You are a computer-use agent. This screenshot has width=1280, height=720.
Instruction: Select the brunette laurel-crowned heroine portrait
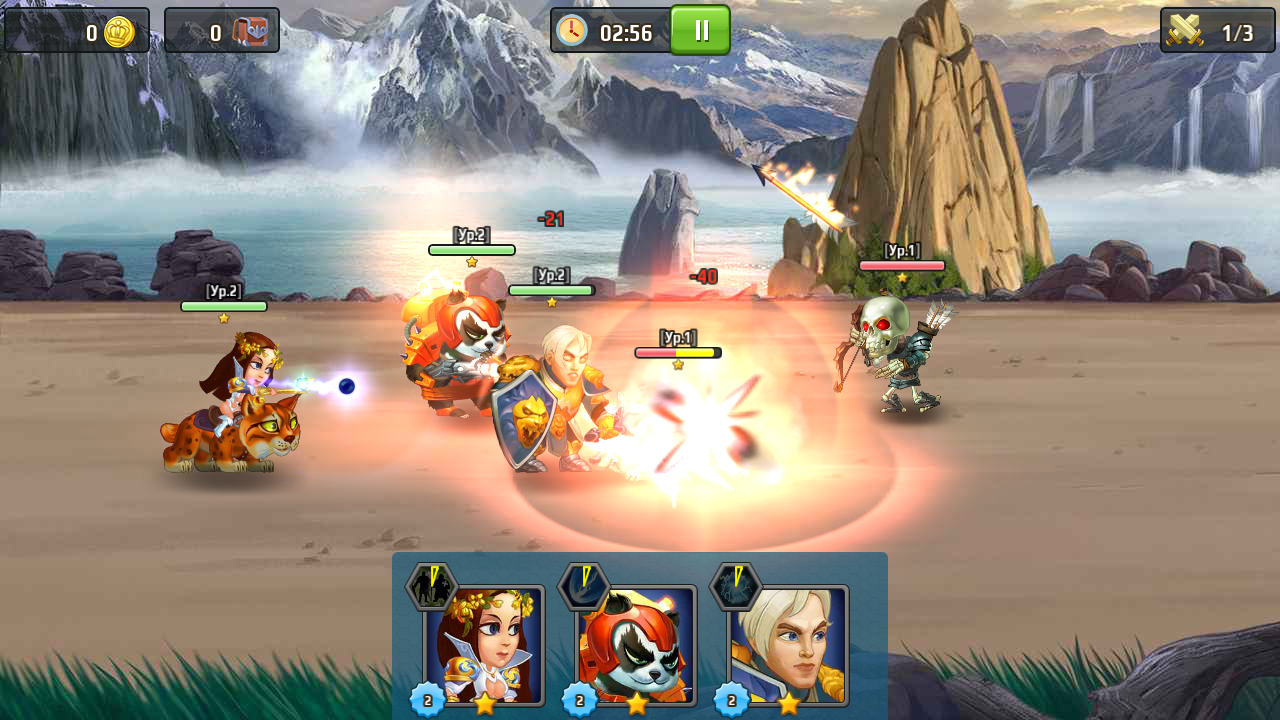click(x=485, y=645)
